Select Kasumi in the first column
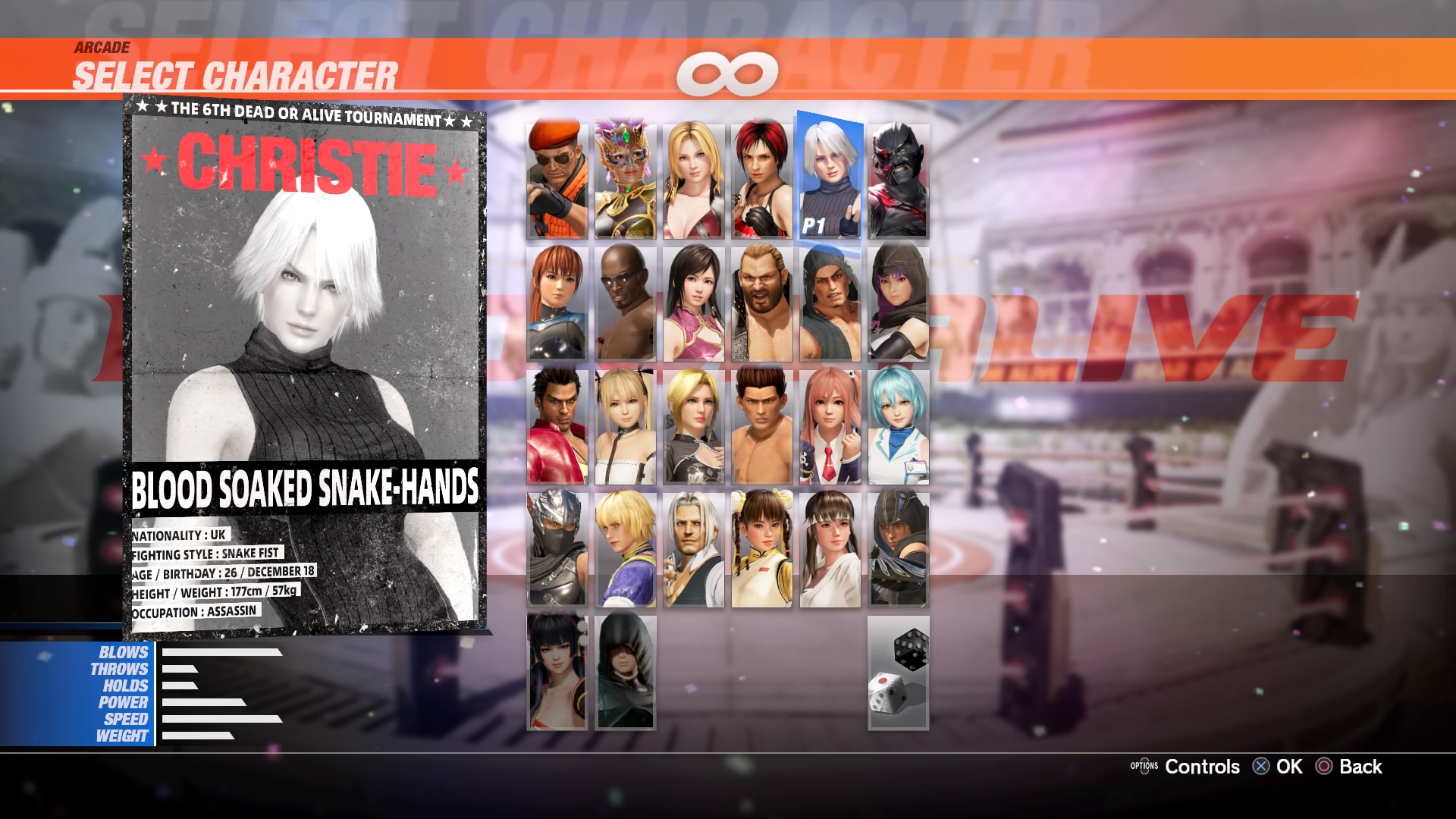This screenshot has height=819, width=1456. click(x=557, y=302)
